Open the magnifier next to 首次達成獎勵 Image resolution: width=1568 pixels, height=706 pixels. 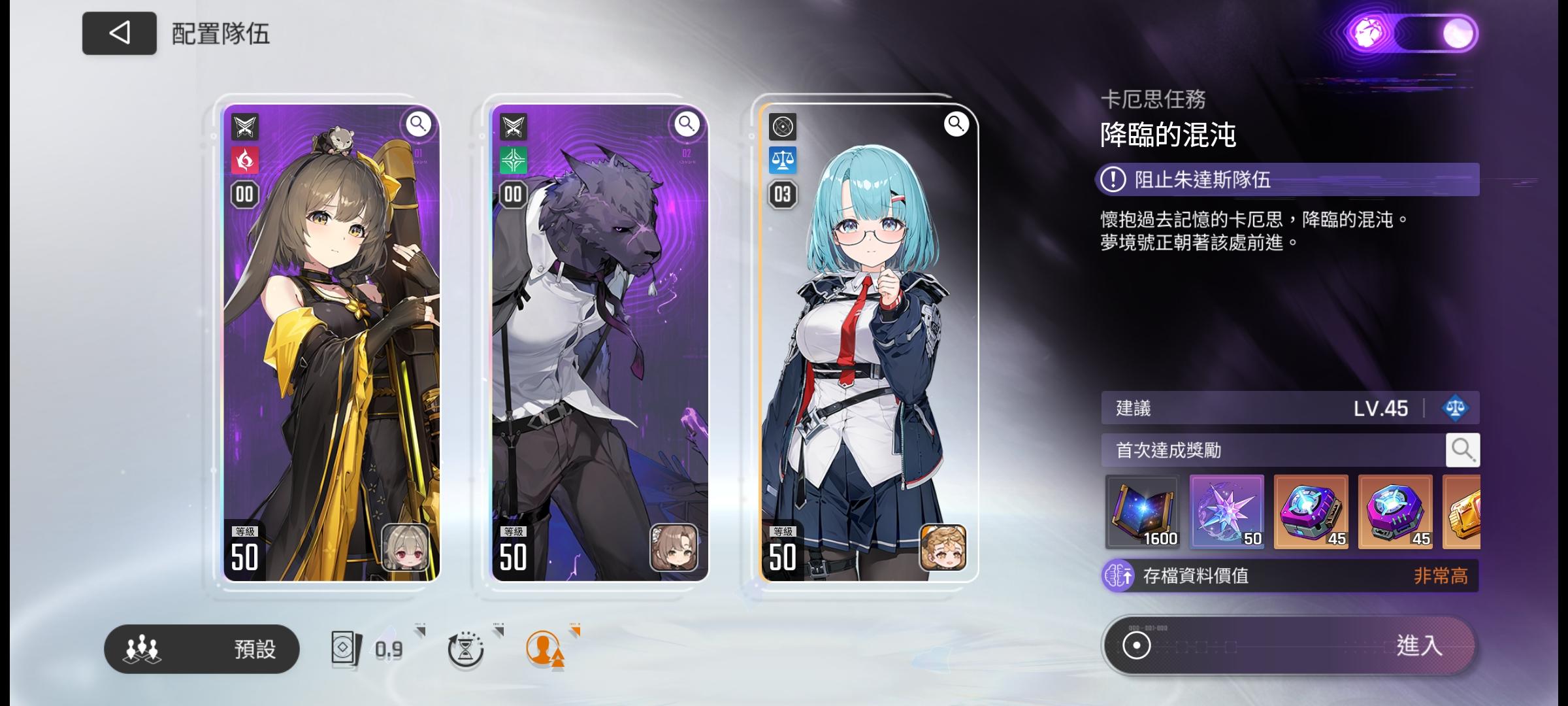tap(1463, 450)
